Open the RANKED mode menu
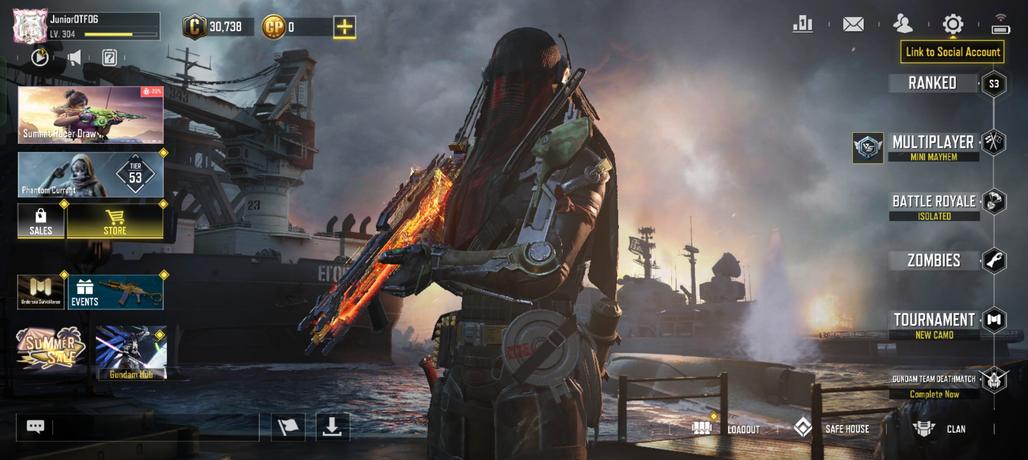Image resolution: width=1028 pixels, height=460 pixels. coord(932,83)
